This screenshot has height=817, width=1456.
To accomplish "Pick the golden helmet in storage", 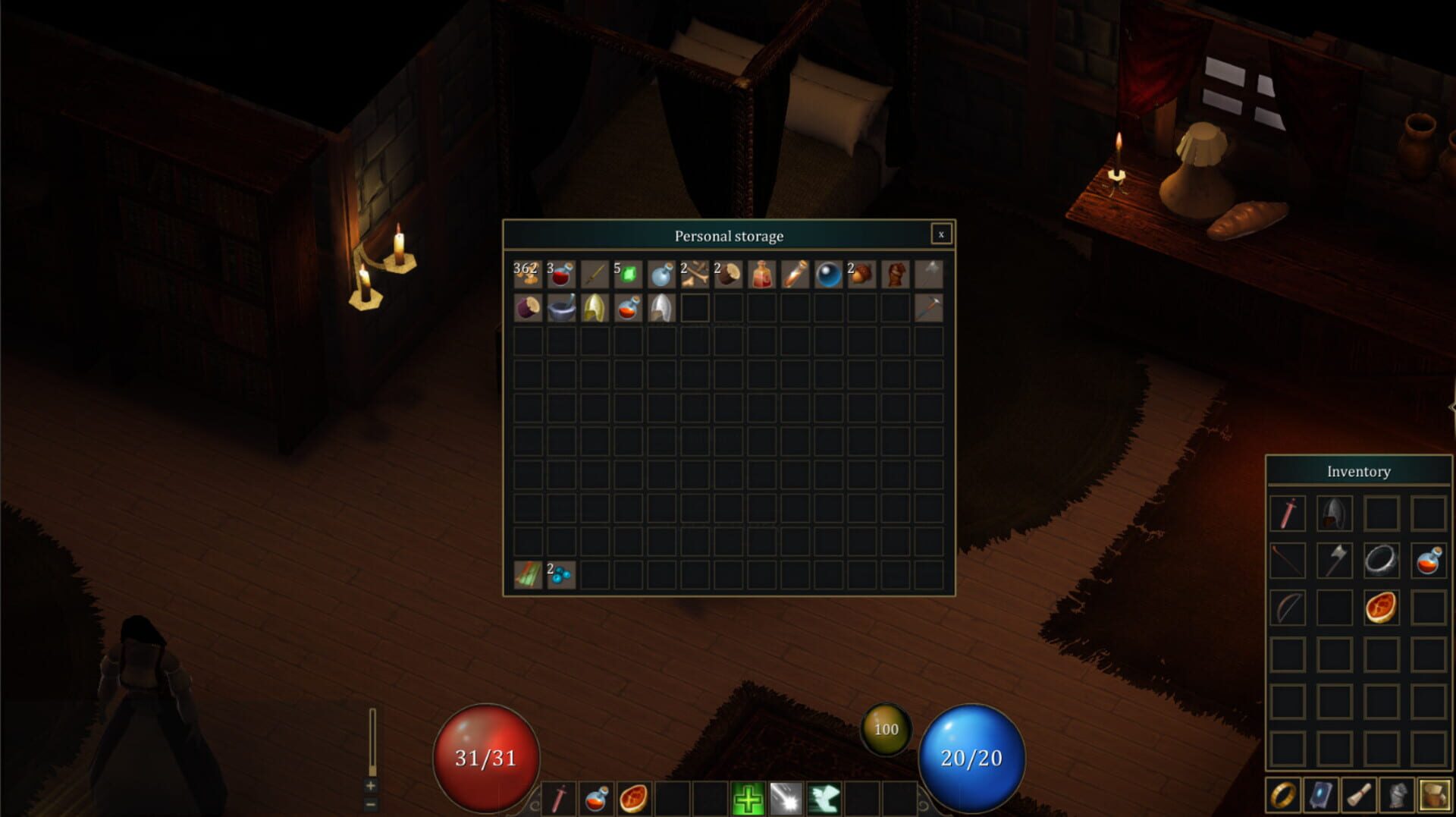I will pyautogui.click(x=595, y=308).
